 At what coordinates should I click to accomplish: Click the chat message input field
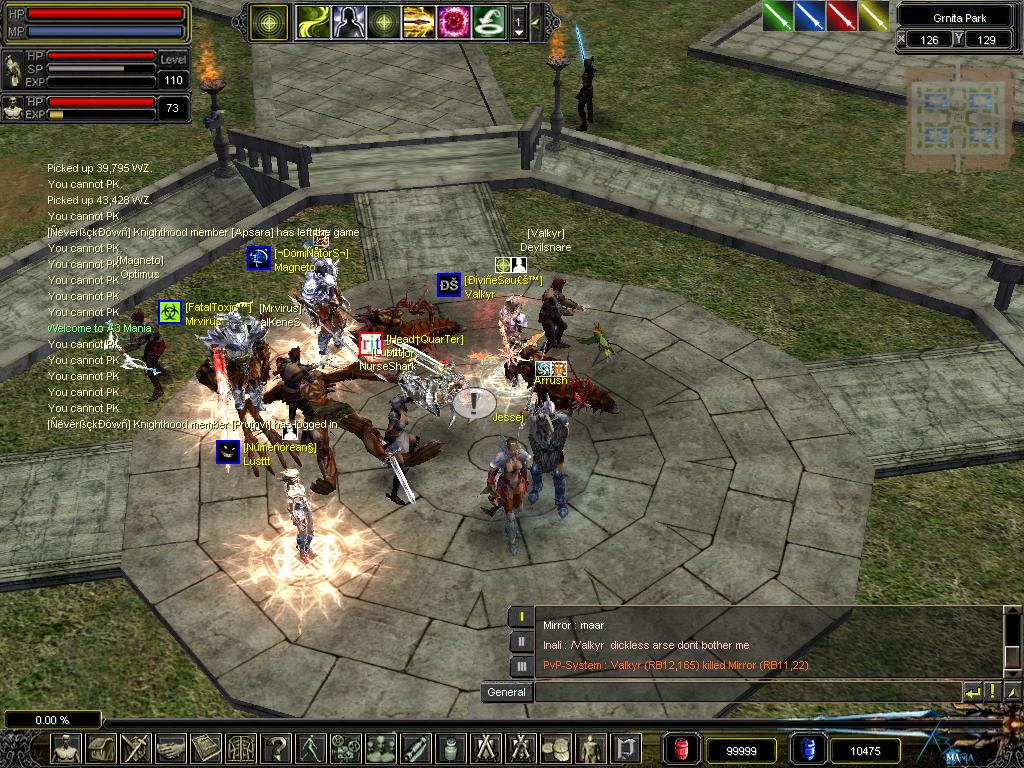coord(746,692)
